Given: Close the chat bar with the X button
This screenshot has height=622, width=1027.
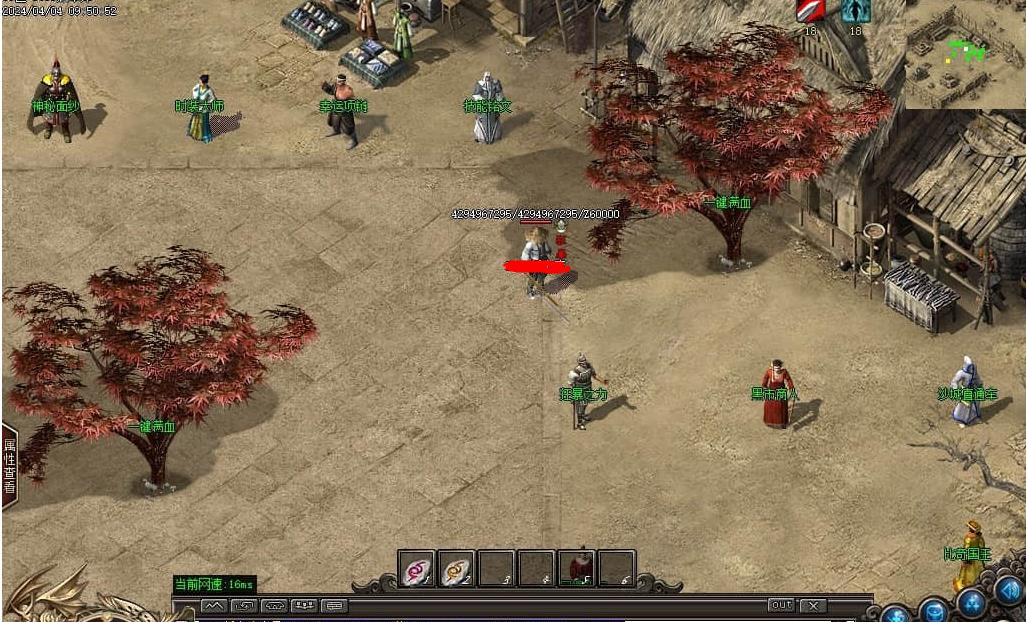Looking at the screenshot, I should point(813,605).
